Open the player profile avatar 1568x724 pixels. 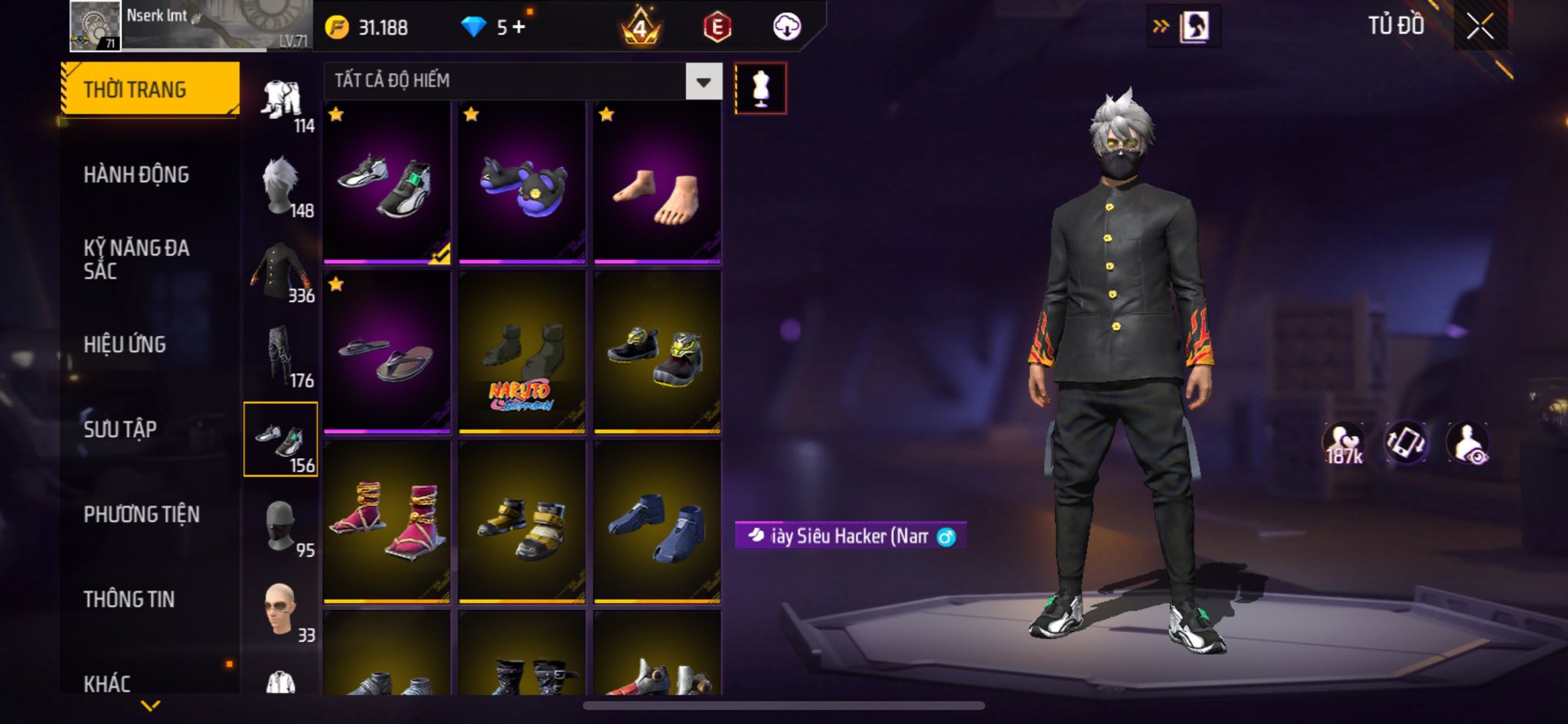pos(95,26)
